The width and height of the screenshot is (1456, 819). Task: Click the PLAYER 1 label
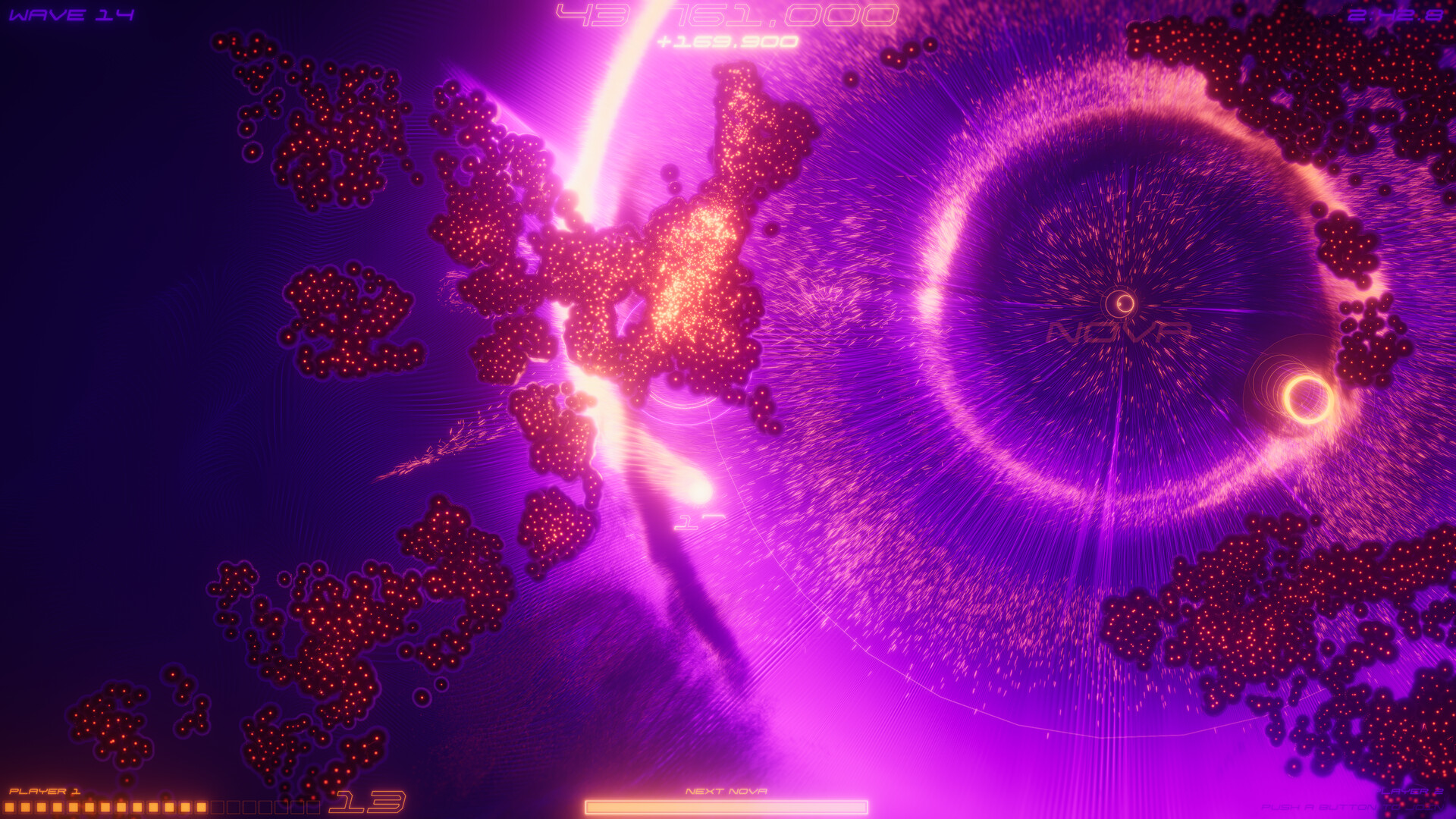pyautogui.click(x=45, y=791)
